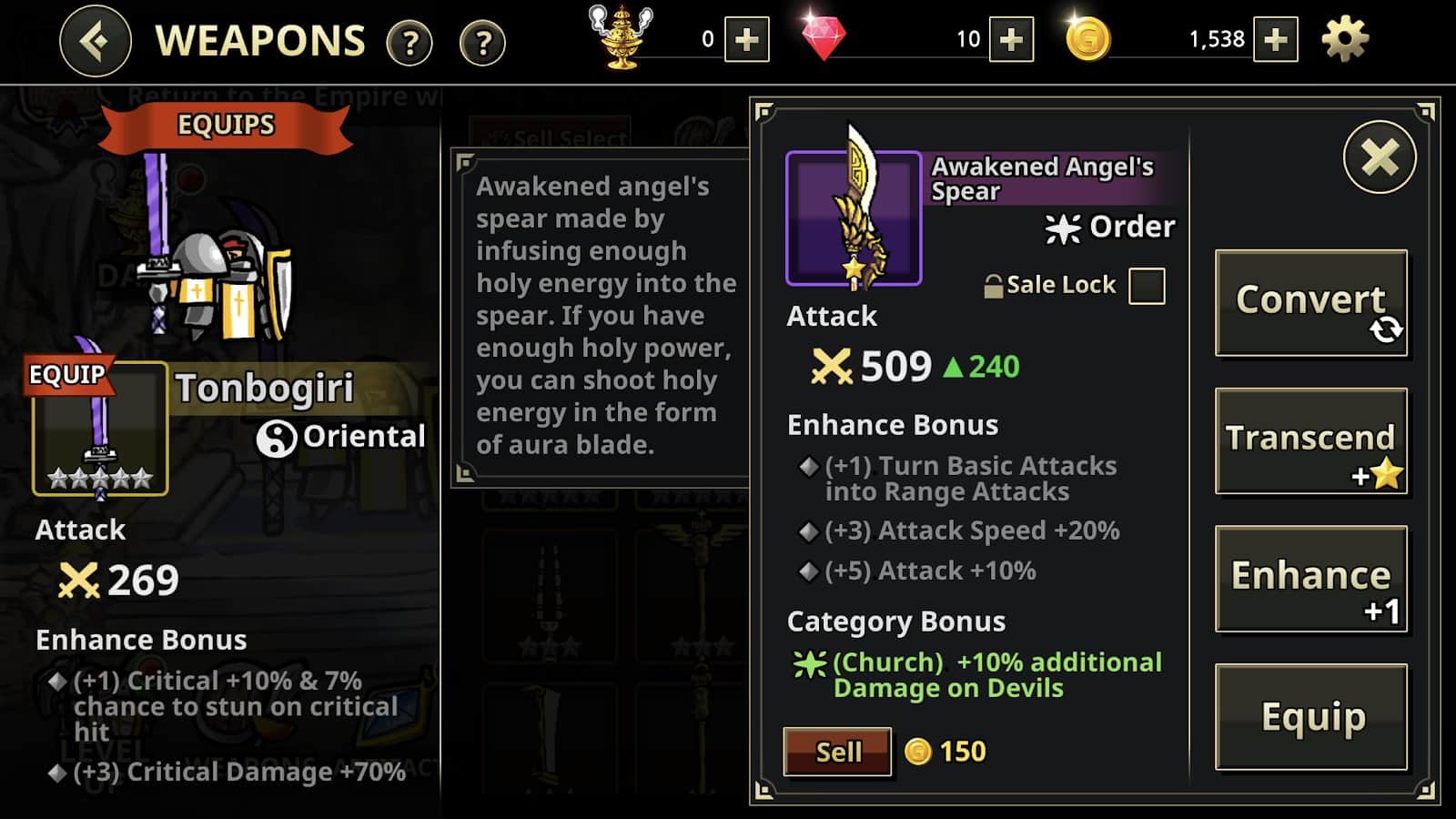Toggle the Sale Lock checkbox
Screen dimensions: 1456x819
[x=1146, y=286]
